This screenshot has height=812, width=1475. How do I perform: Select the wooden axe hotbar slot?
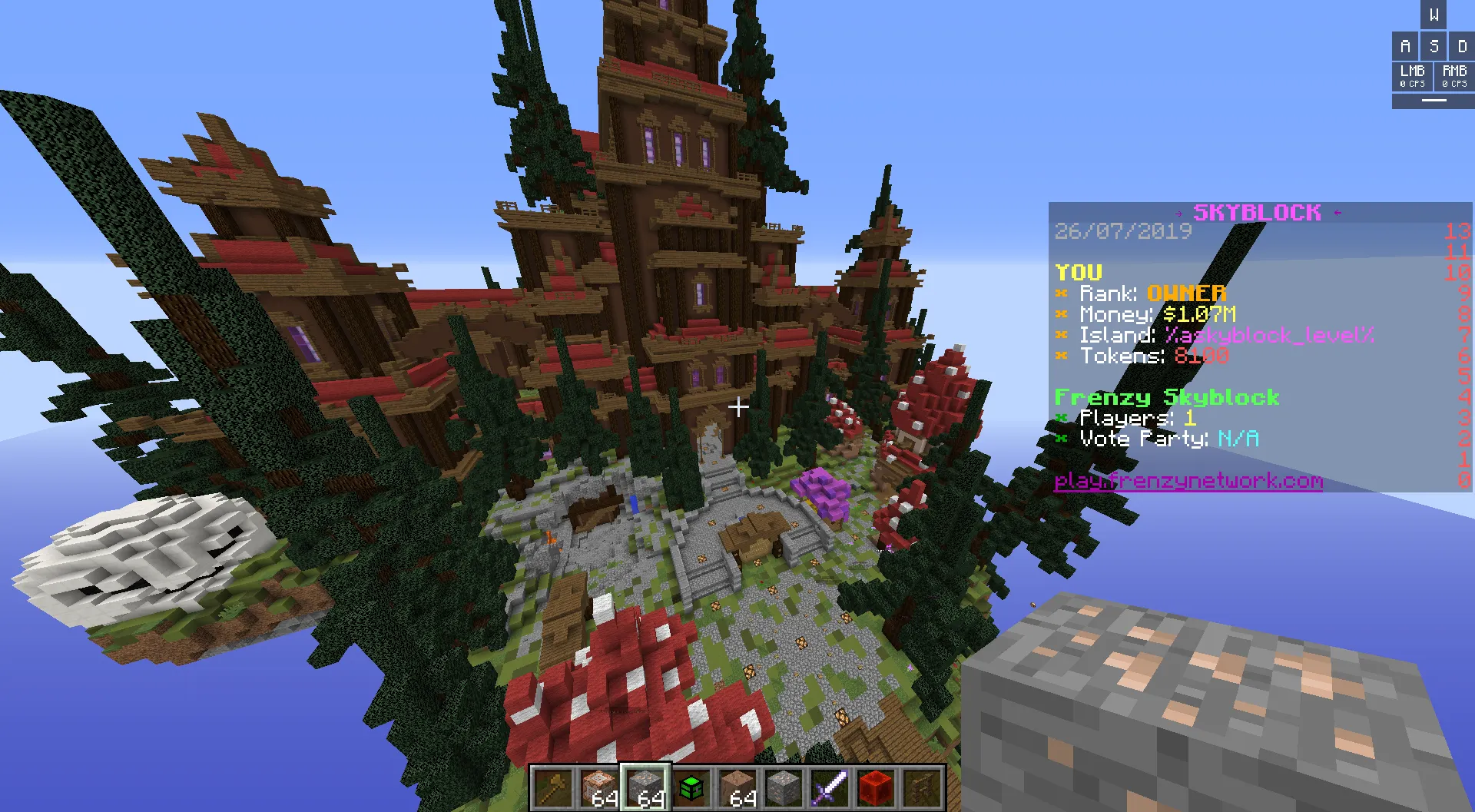tap(553, 787)
